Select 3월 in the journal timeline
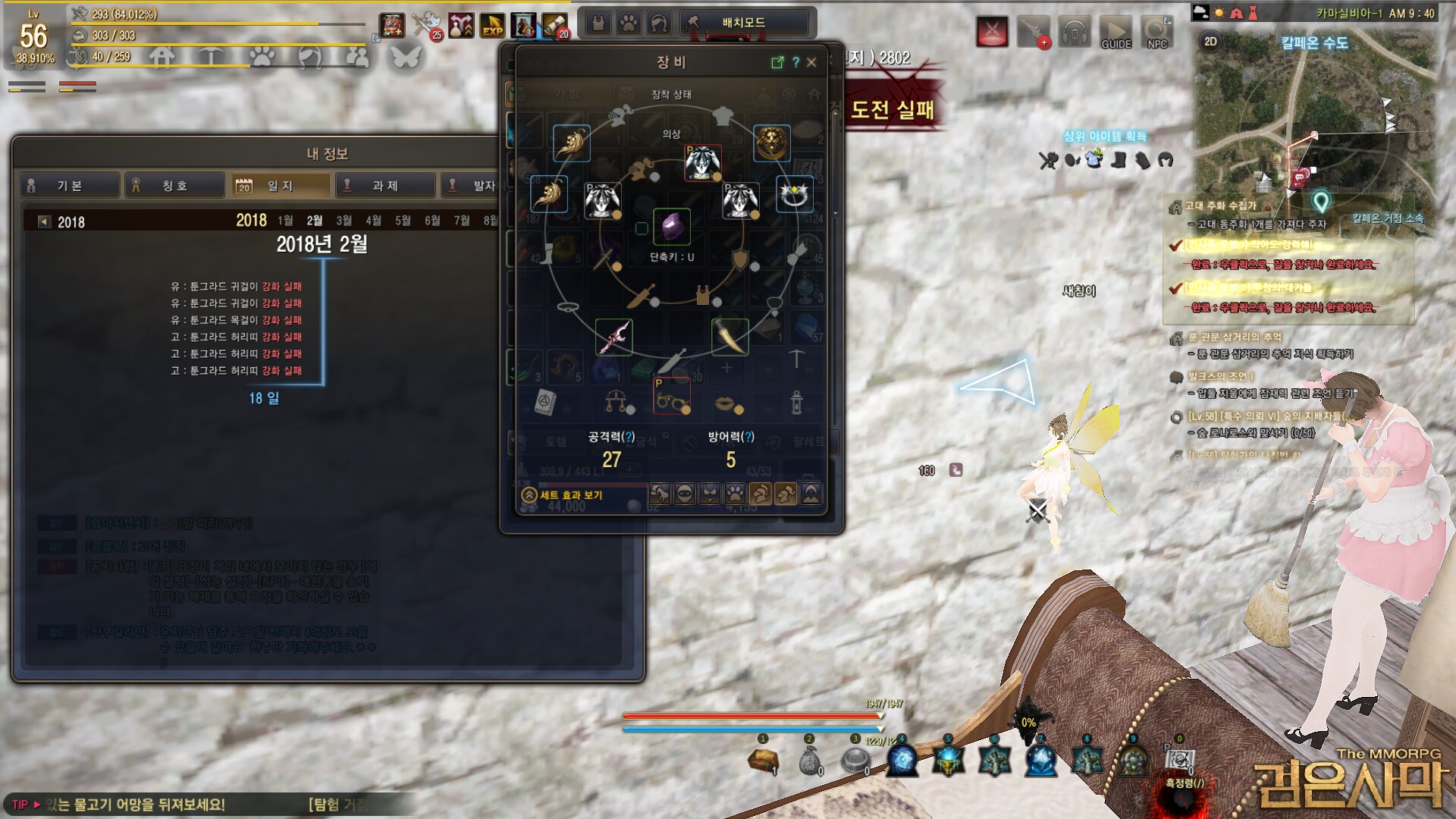1456x819 pixels. coord(344,221)
